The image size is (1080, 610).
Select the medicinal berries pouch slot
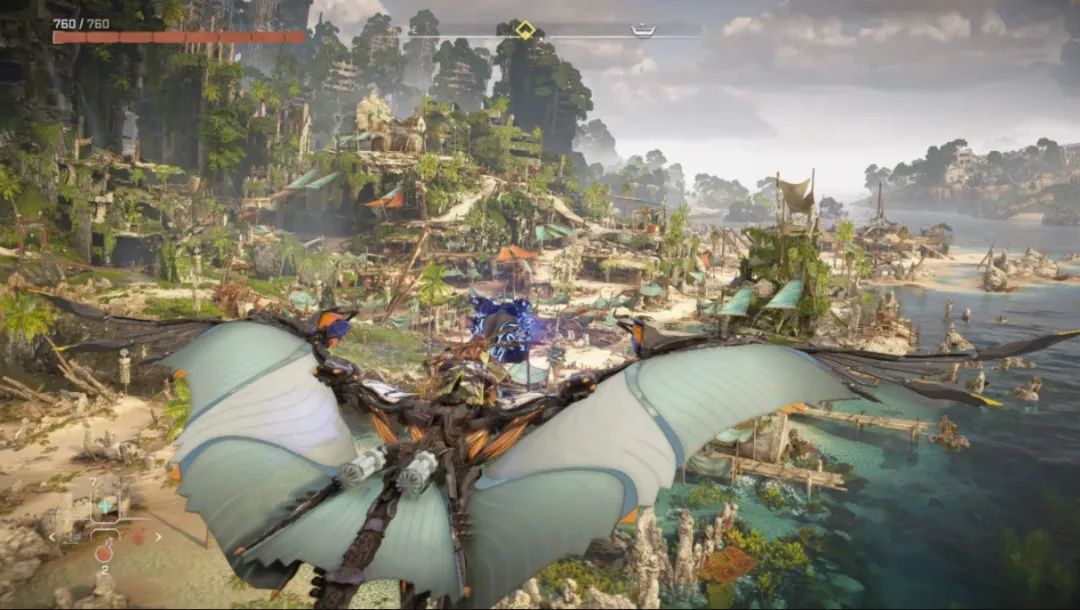coord(105,507)
